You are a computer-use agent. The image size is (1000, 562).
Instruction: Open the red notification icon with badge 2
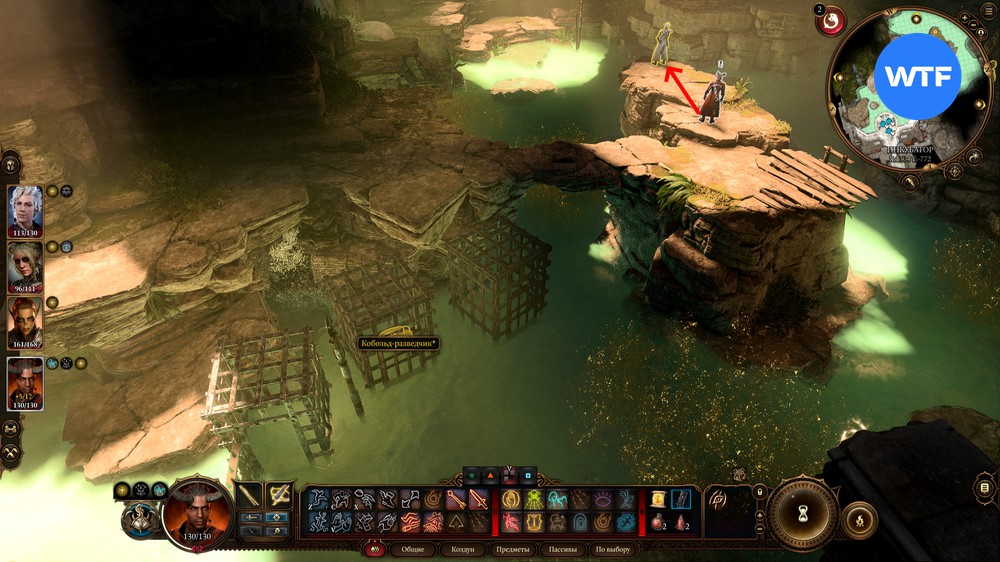click(831, 21)
